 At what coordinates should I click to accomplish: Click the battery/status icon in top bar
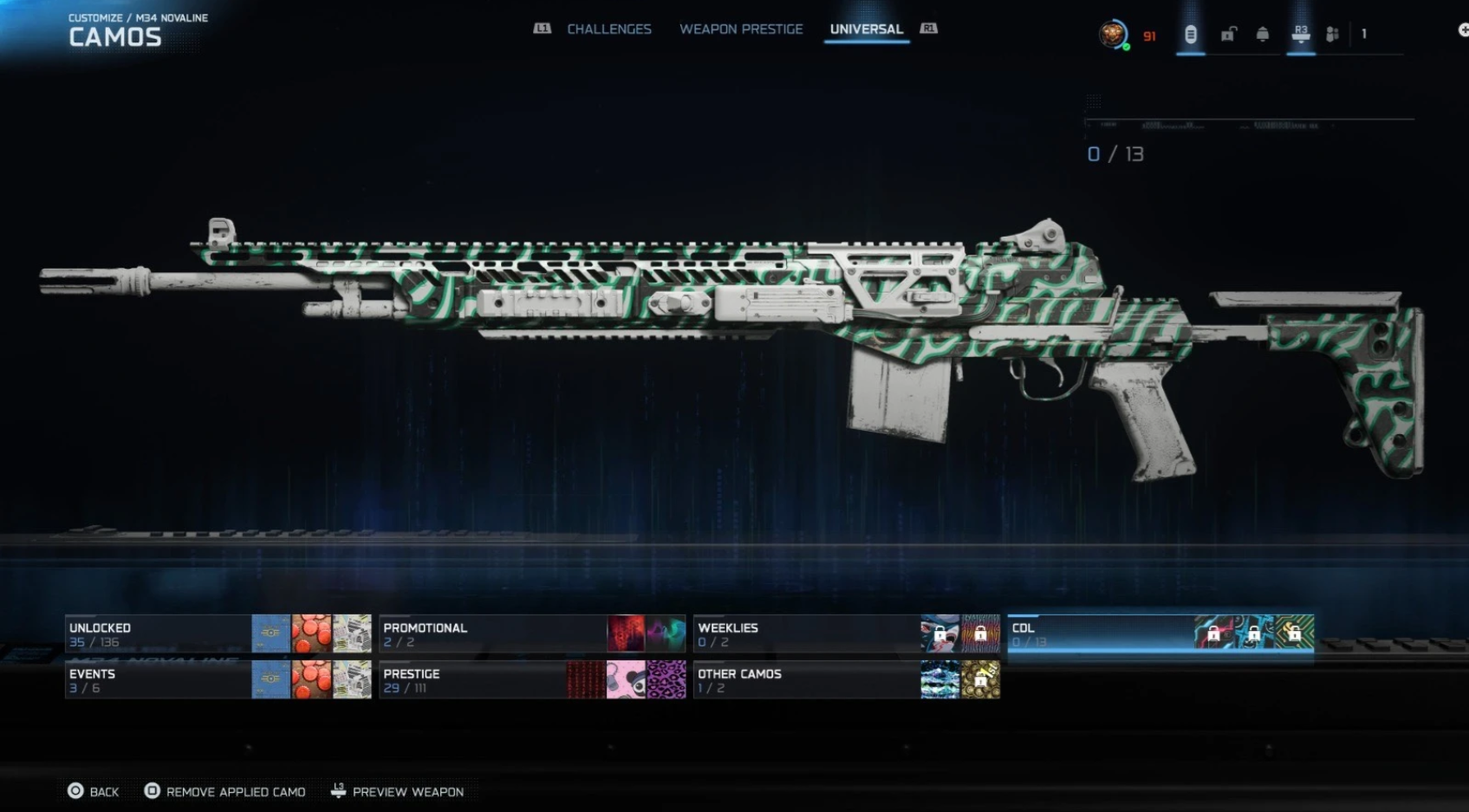1190,35
